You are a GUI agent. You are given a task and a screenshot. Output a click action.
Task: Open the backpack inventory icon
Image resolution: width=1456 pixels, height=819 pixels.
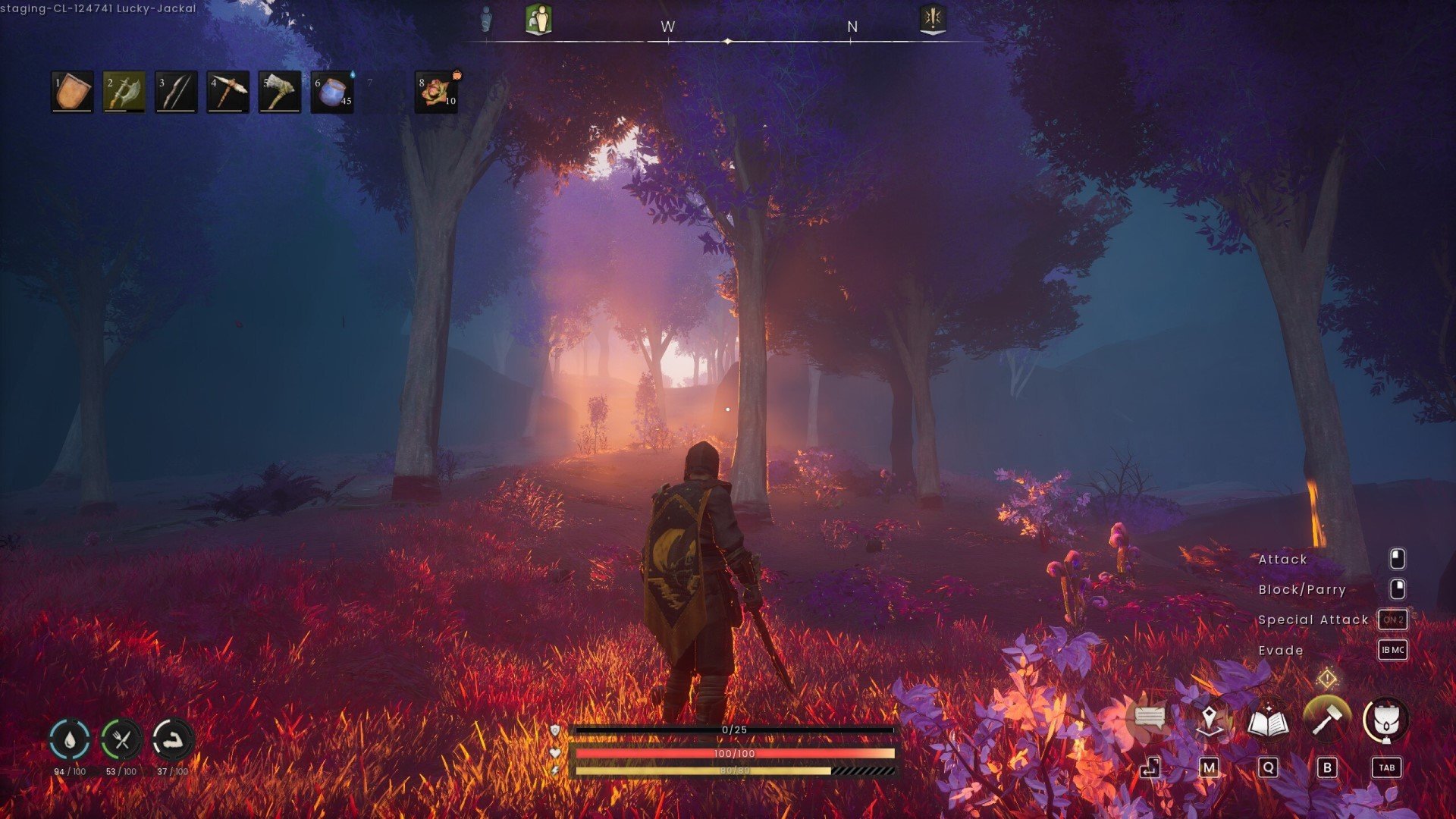1385,720
